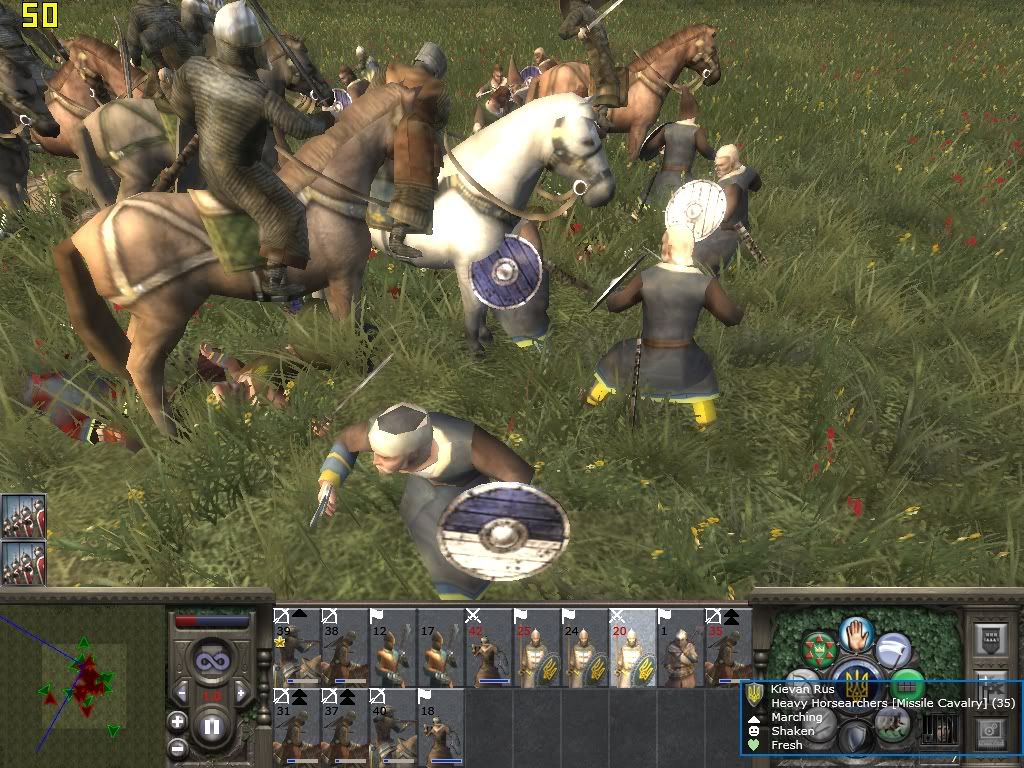Activate the halt order hand icon
Image resolution: width=1024 pixels, height=768 pixels.
(856, 634)
